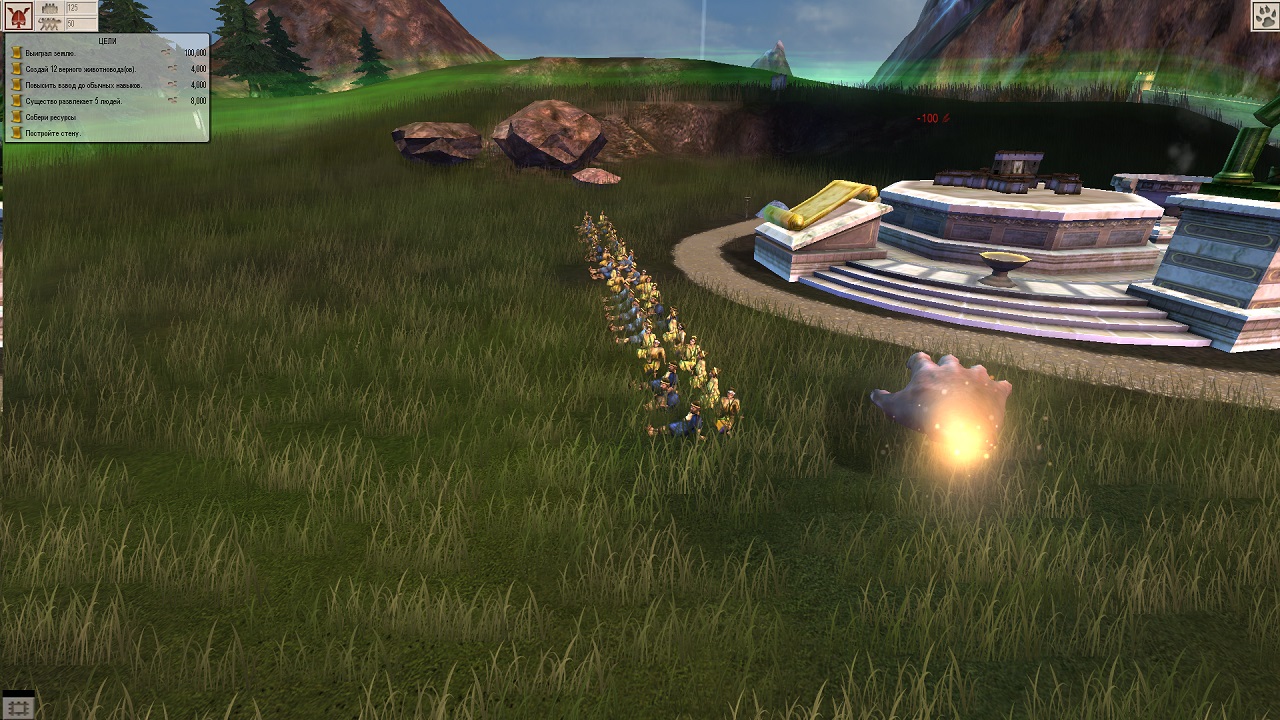Select the objective "Создай 12 верного животновода(ов)."
The image size is (1280, 720).
pyautogui.click(x=78, y=69)
